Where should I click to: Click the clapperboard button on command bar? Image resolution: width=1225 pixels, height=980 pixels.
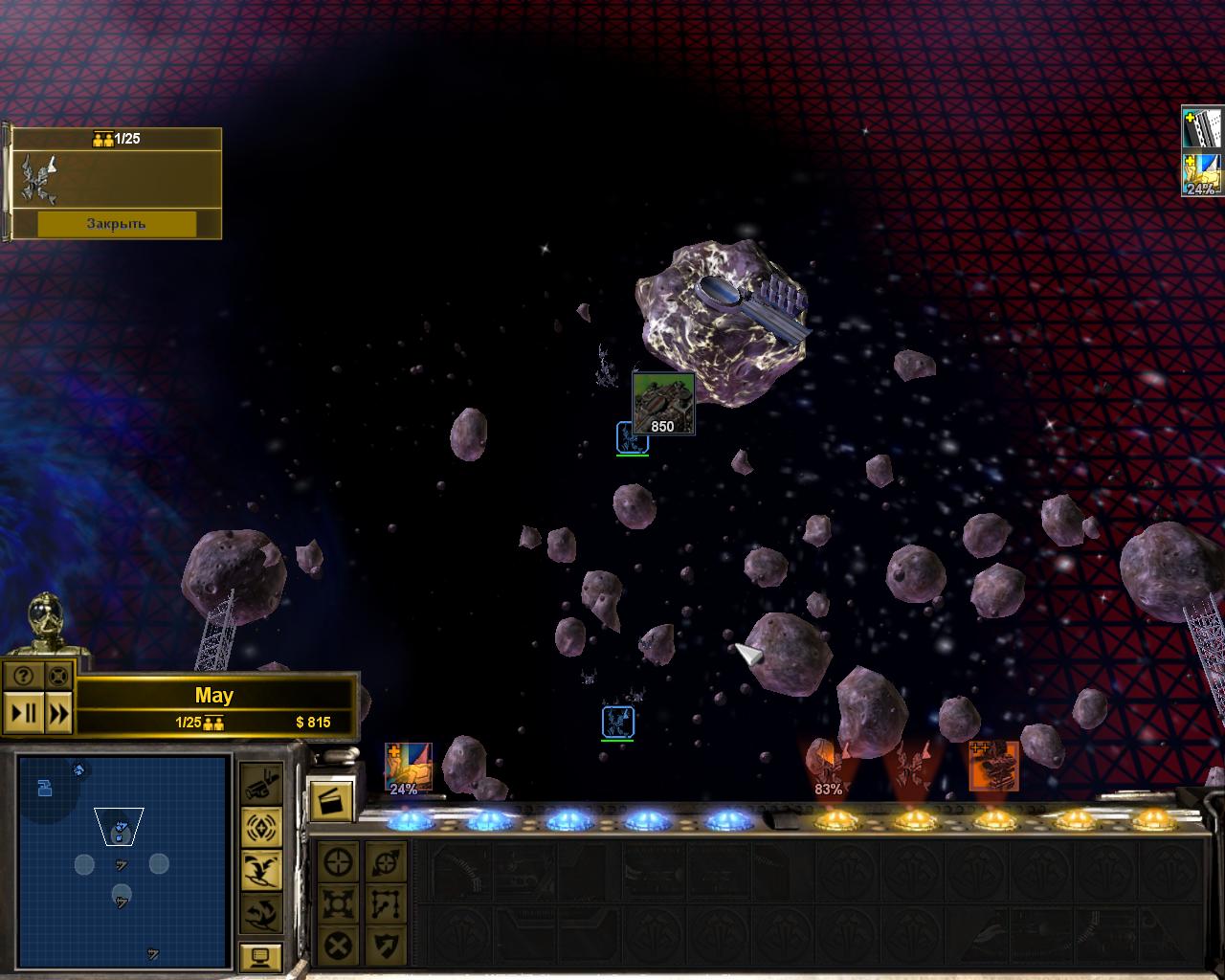click(331, 797)
